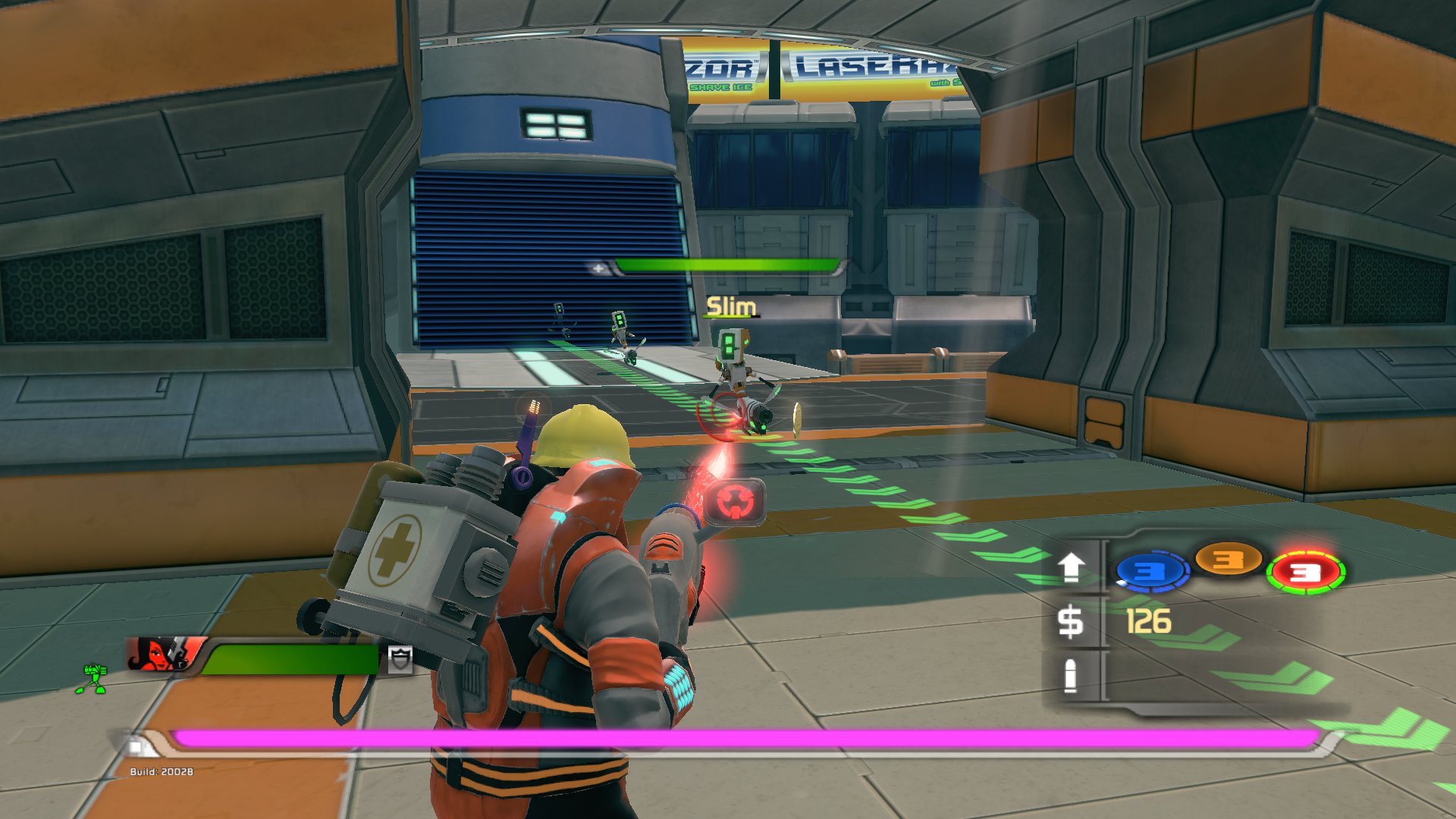Select the green robot icon

coord(93,678)
